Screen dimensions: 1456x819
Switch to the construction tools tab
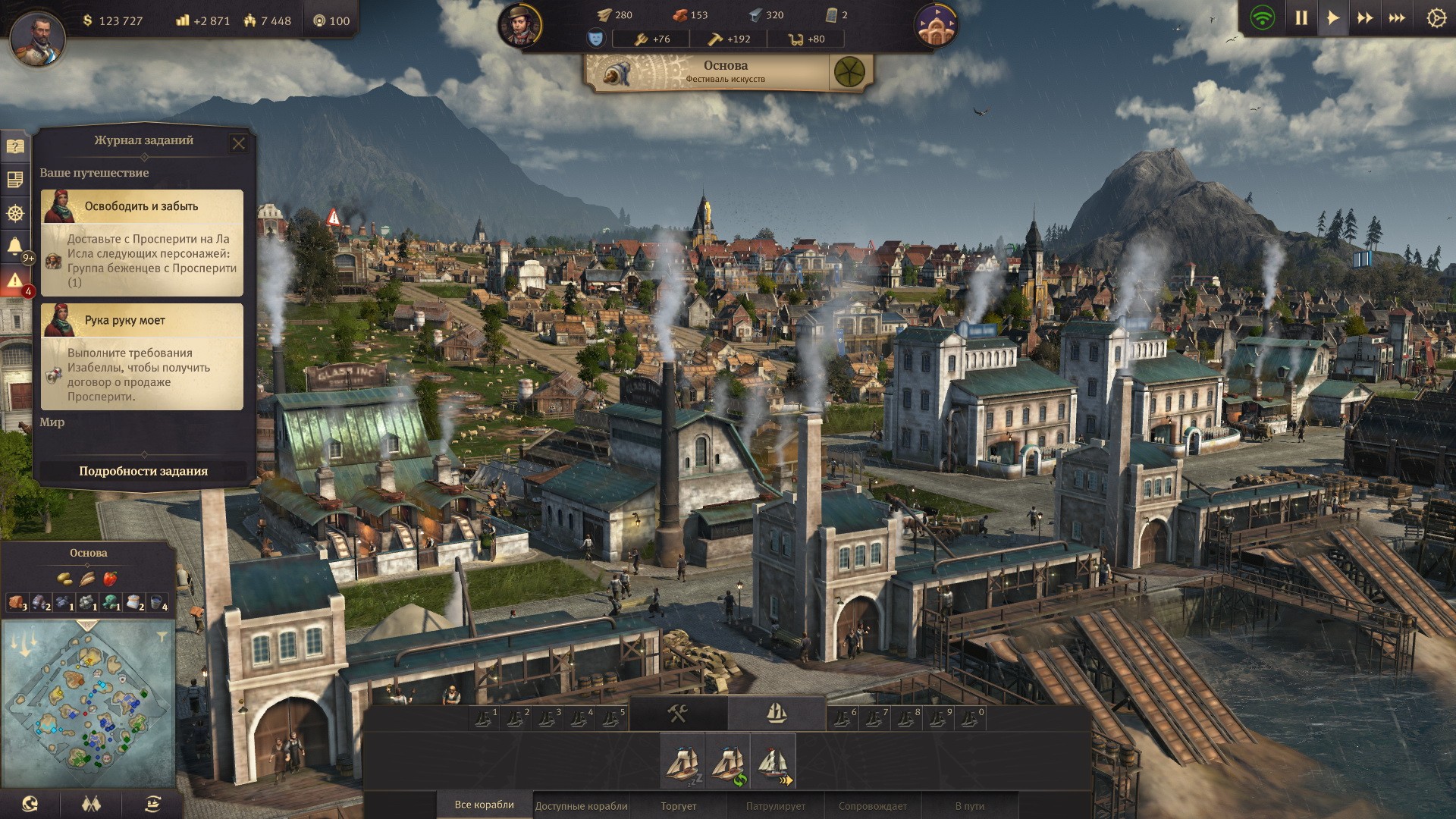677,713
